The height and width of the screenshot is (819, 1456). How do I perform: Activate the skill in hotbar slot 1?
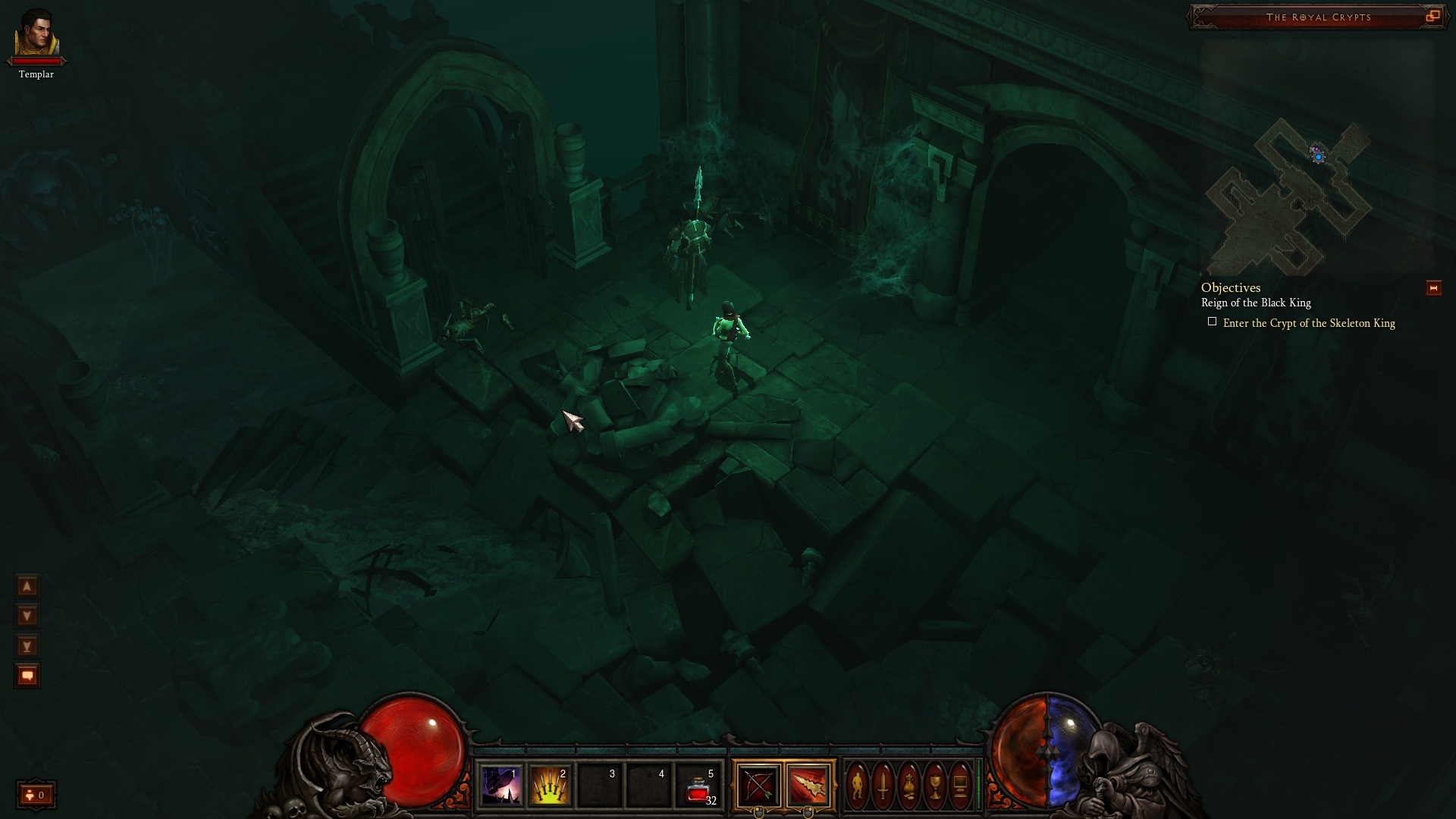click(x=501, y=786)
